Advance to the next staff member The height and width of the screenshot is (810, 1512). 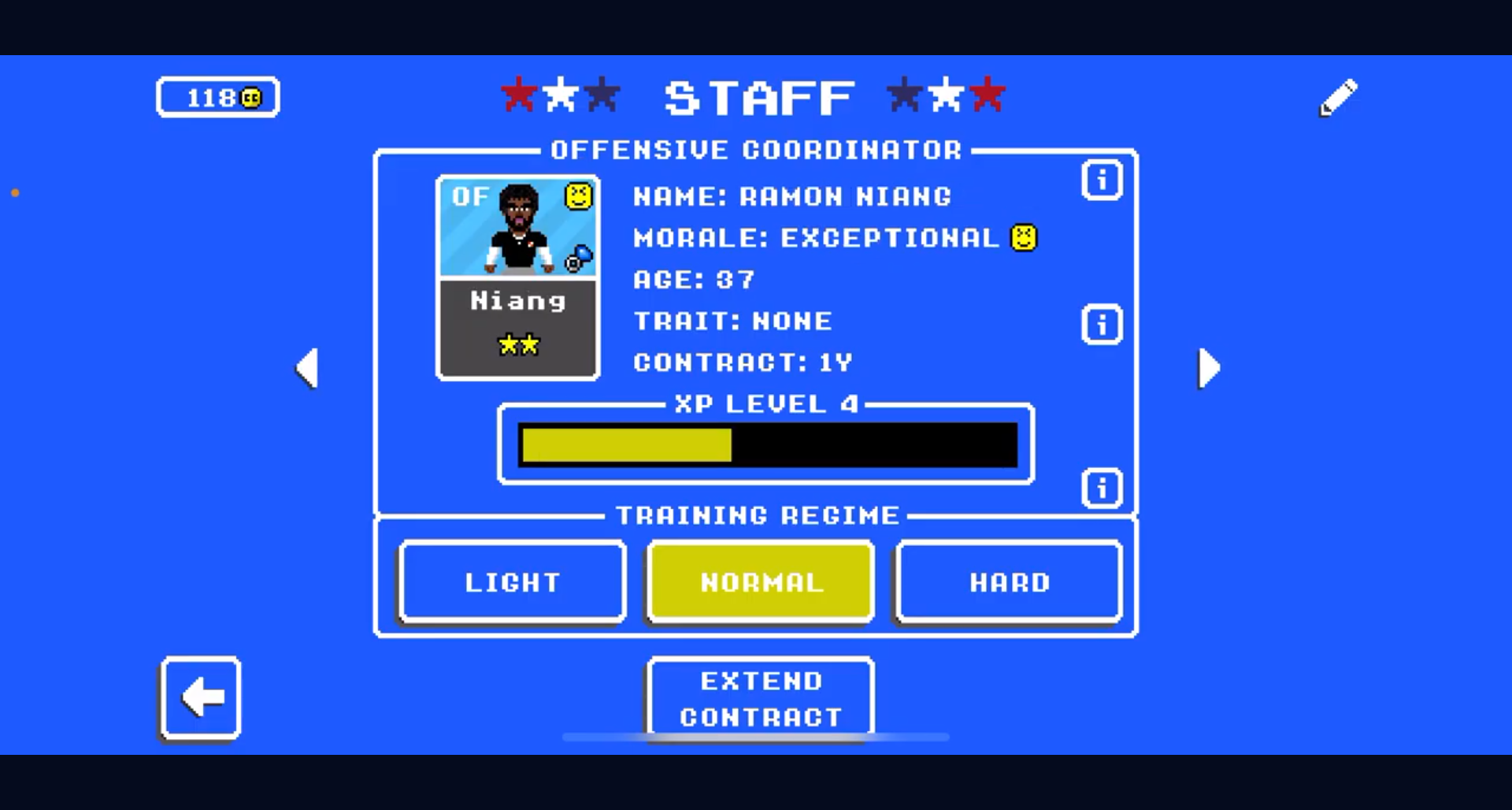(1209, 367)
